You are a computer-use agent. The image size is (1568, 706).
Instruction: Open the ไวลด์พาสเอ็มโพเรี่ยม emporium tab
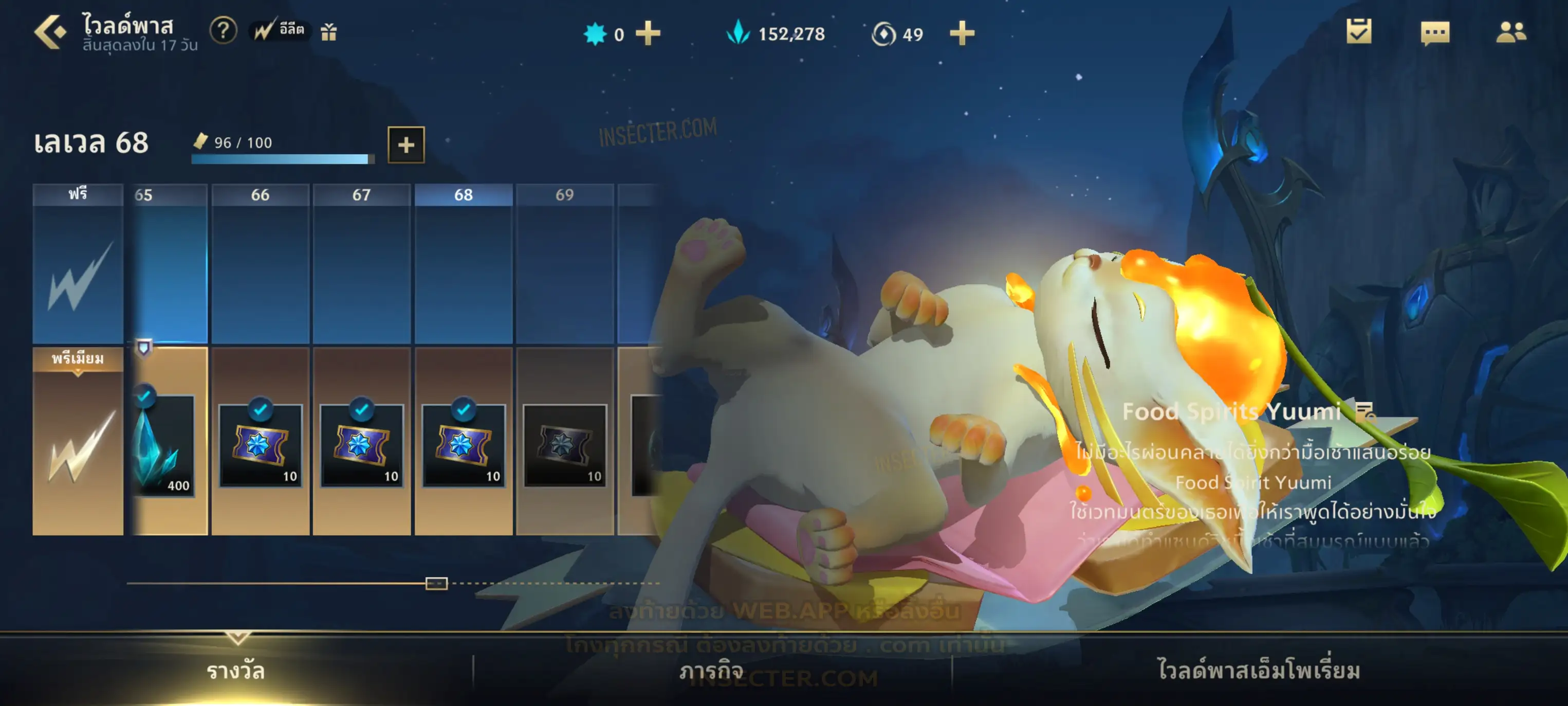tap(1258, 670)
